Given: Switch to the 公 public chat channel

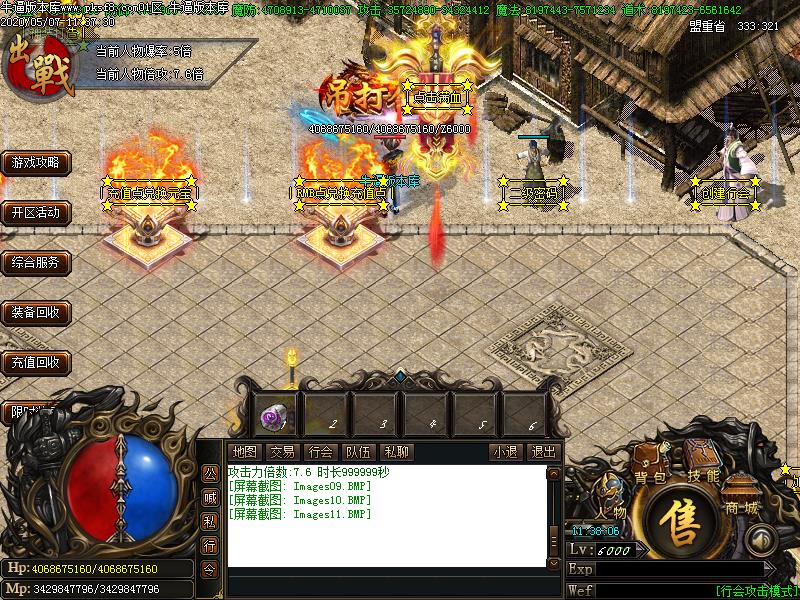Looking at the screenshot, I should pos(210,473).
